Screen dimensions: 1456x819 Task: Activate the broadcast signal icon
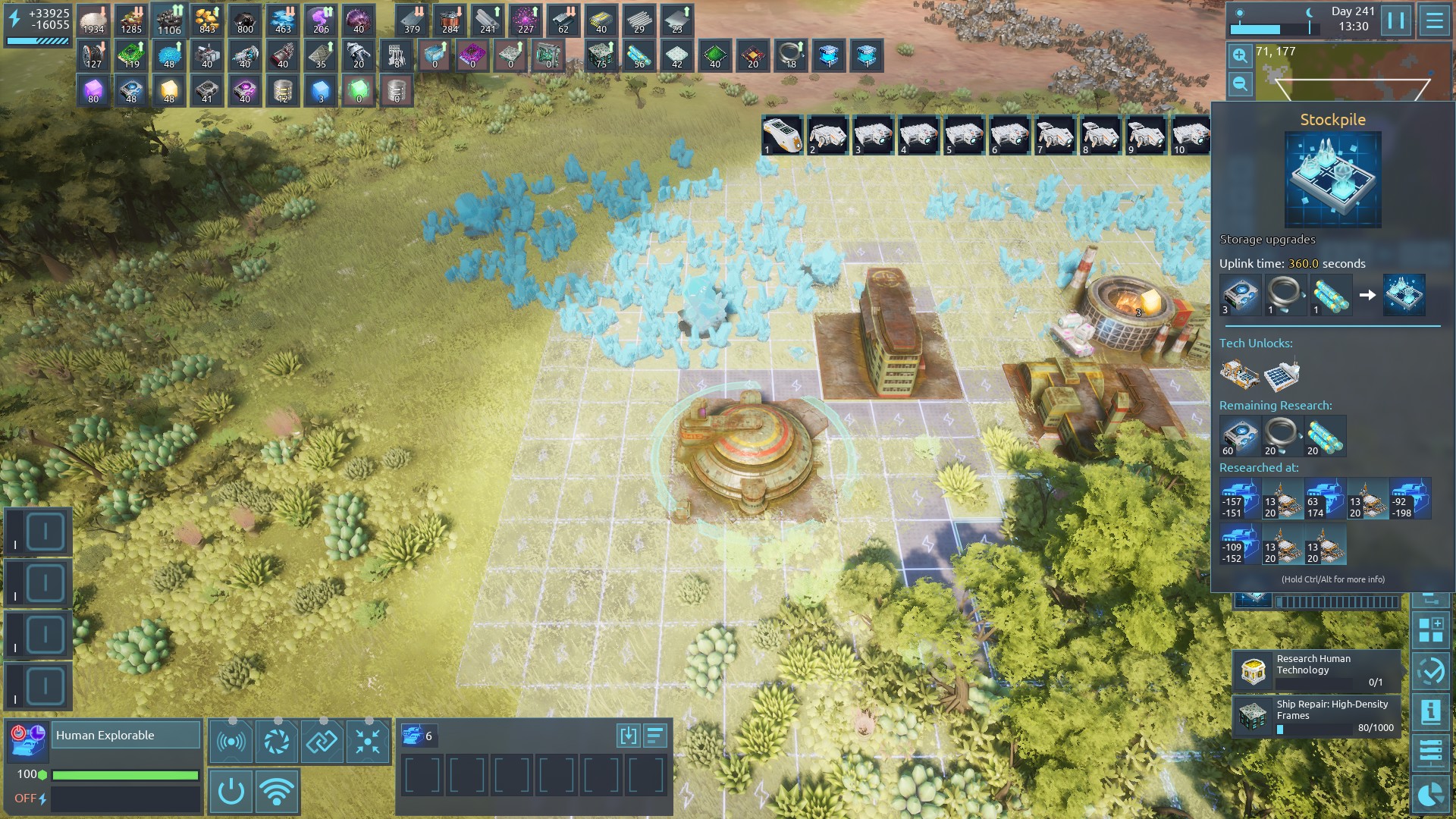pyautogui.click(x=231, y=741)
